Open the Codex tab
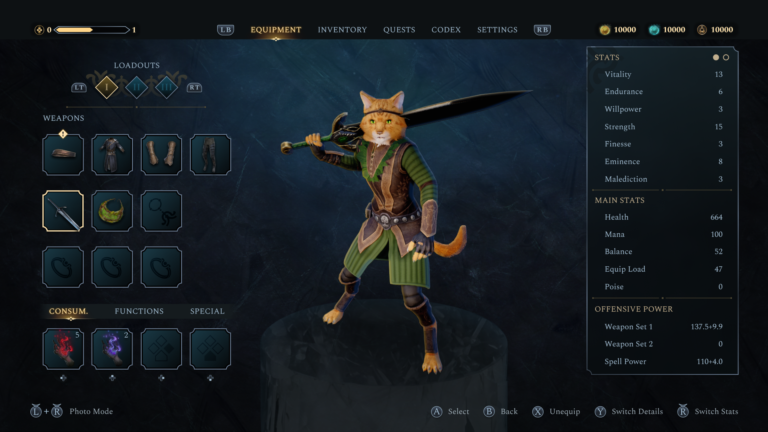This screenshot has width=768, height=432. pos(446,30)
